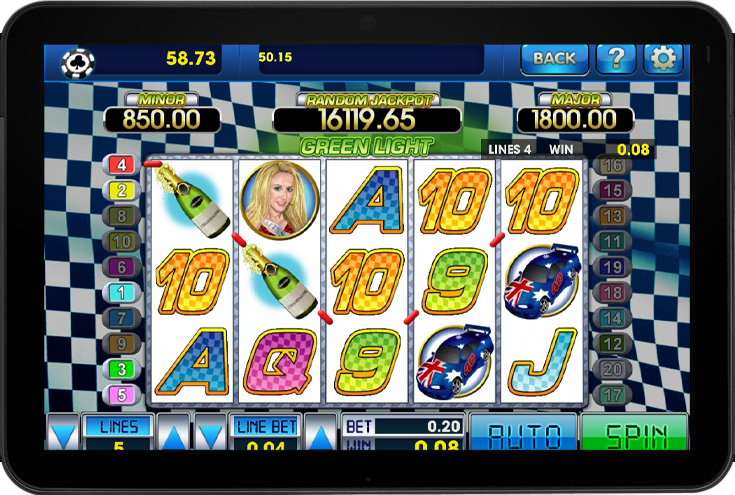Lower the LINE BET amount
The image size is (735, 495).
point(210,436)
